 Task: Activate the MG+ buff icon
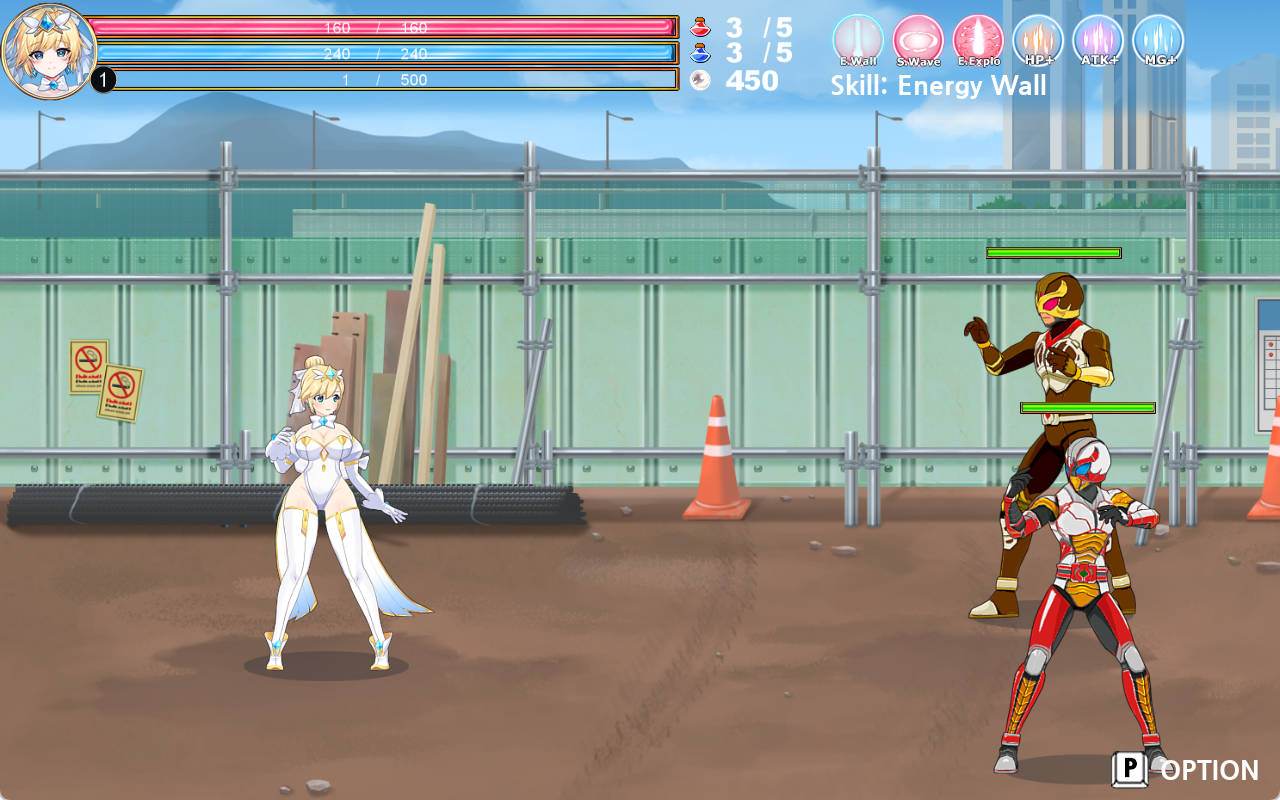pyautogui.click(x=1158, y=40)
